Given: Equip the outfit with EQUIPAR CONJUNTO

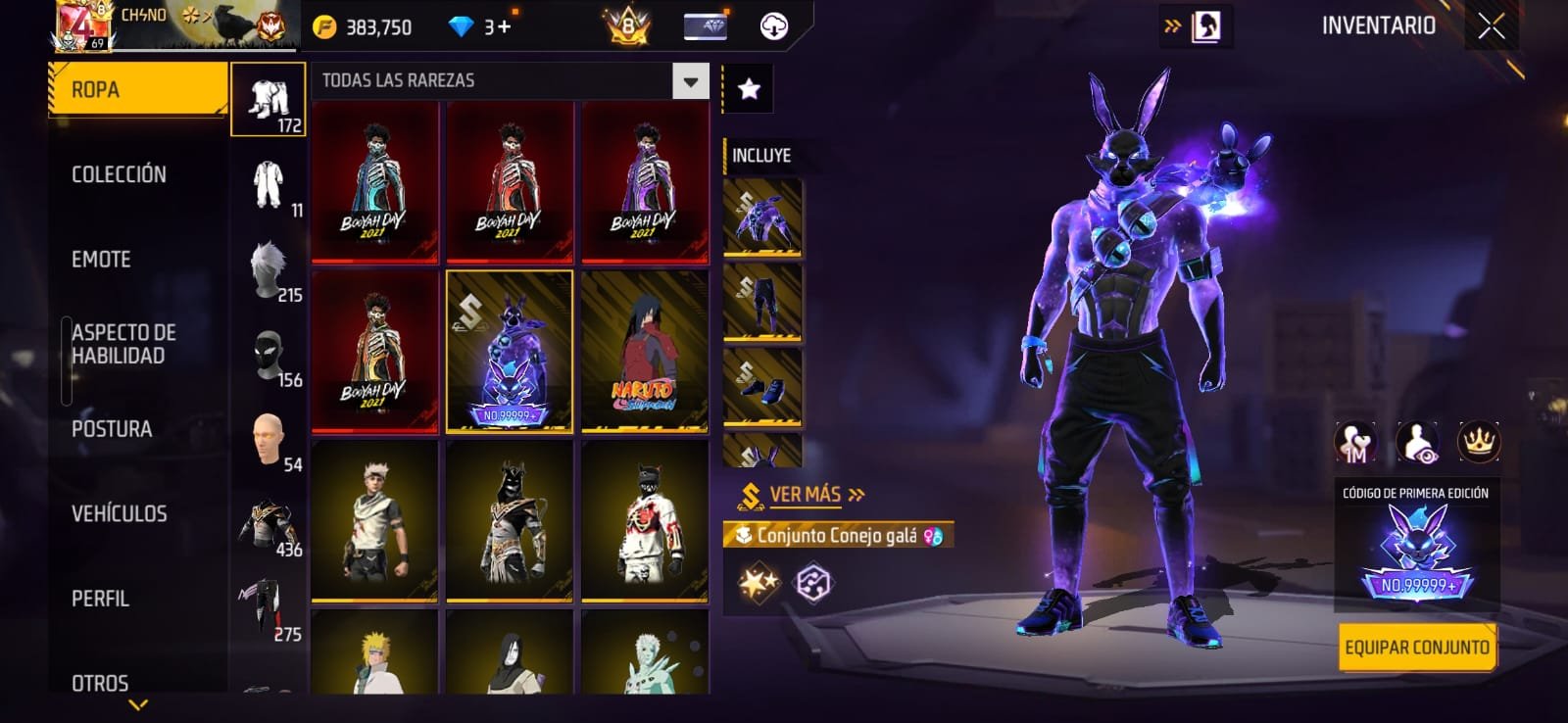Looking at the screenshot, I should tap(1416, 648).
